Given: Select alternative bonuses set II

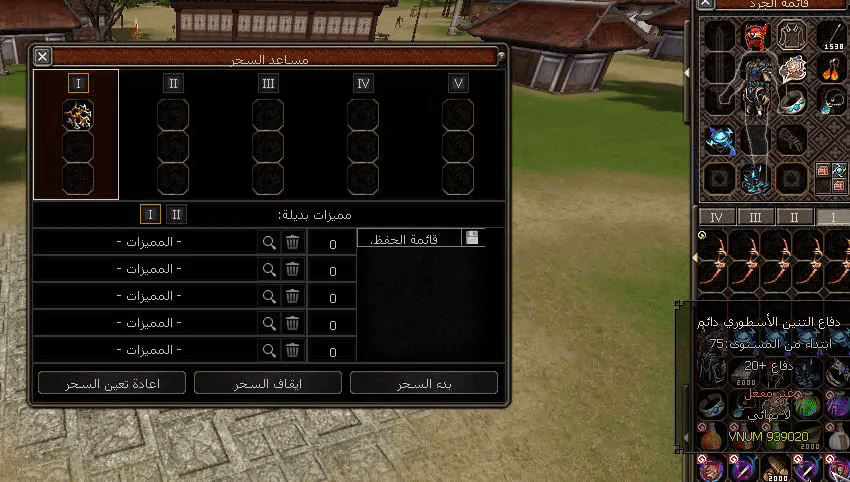Looking at the screenshot, I should [x=176, y=214].
